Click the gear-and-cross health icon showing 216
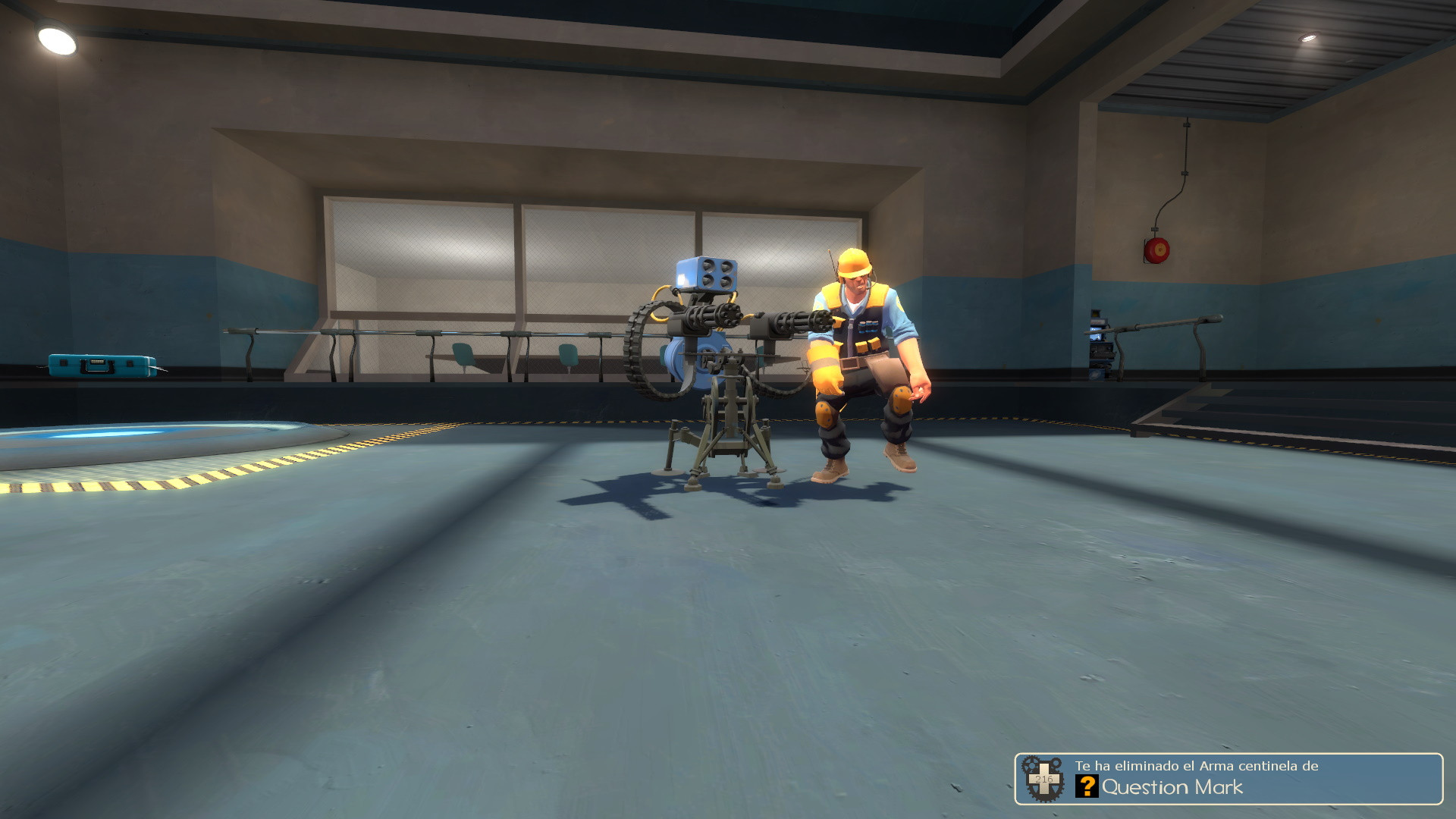The width and height of the screenshot is (1456, 819). coord(1045,777)
